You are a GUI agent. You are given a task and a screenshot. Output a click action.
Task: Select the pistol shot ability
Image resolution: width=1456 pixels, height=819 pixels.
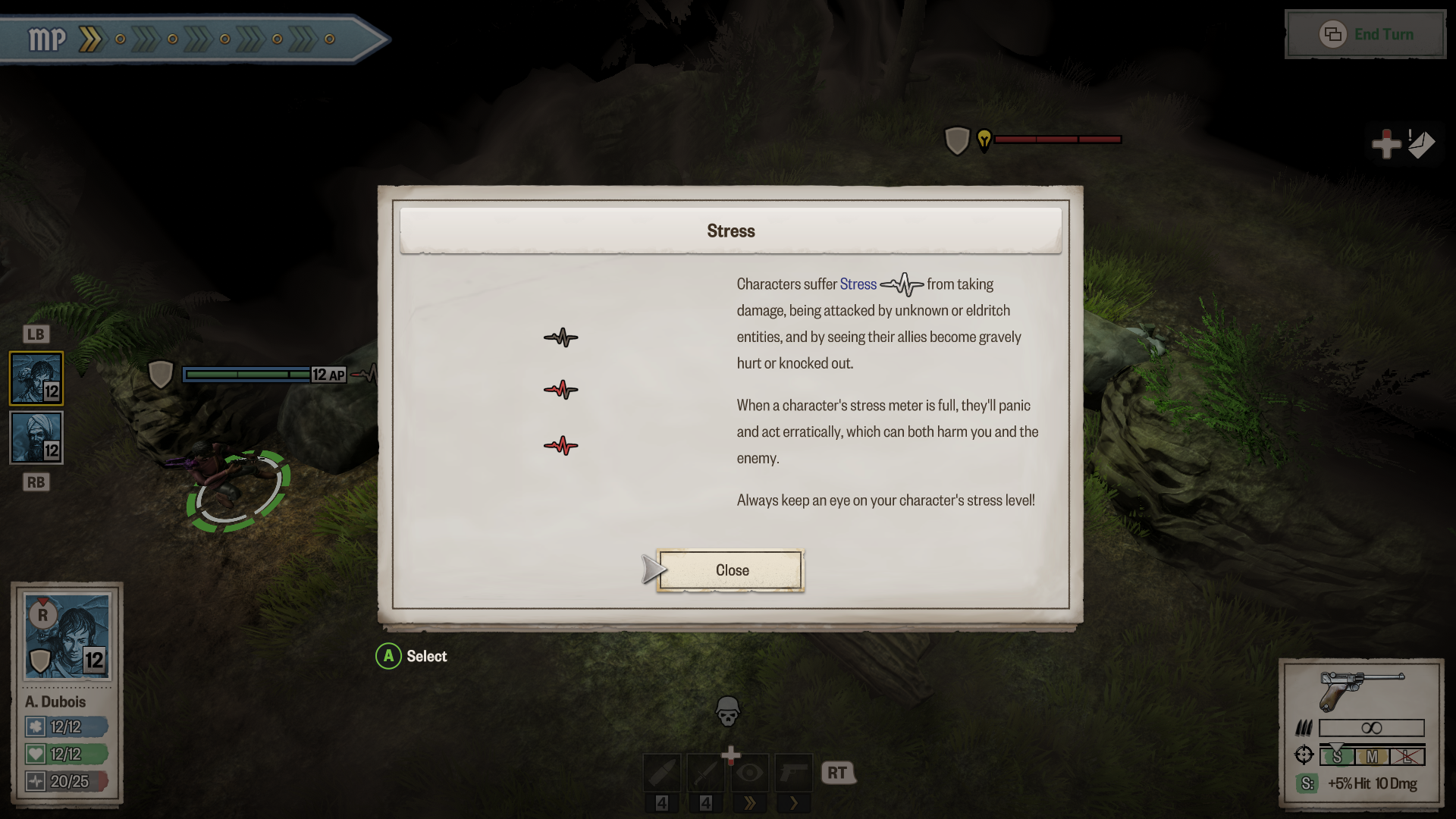[793, 773]
